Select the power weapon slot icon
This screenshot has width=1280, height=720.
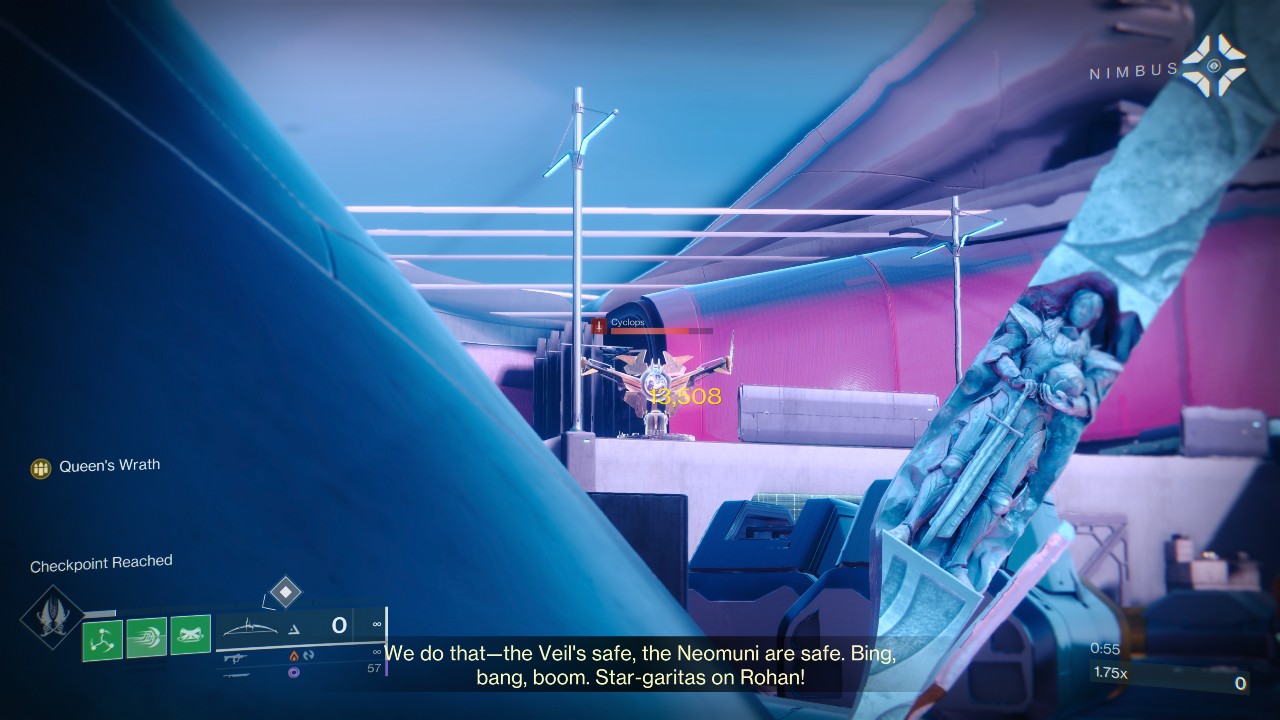(237, 677)
